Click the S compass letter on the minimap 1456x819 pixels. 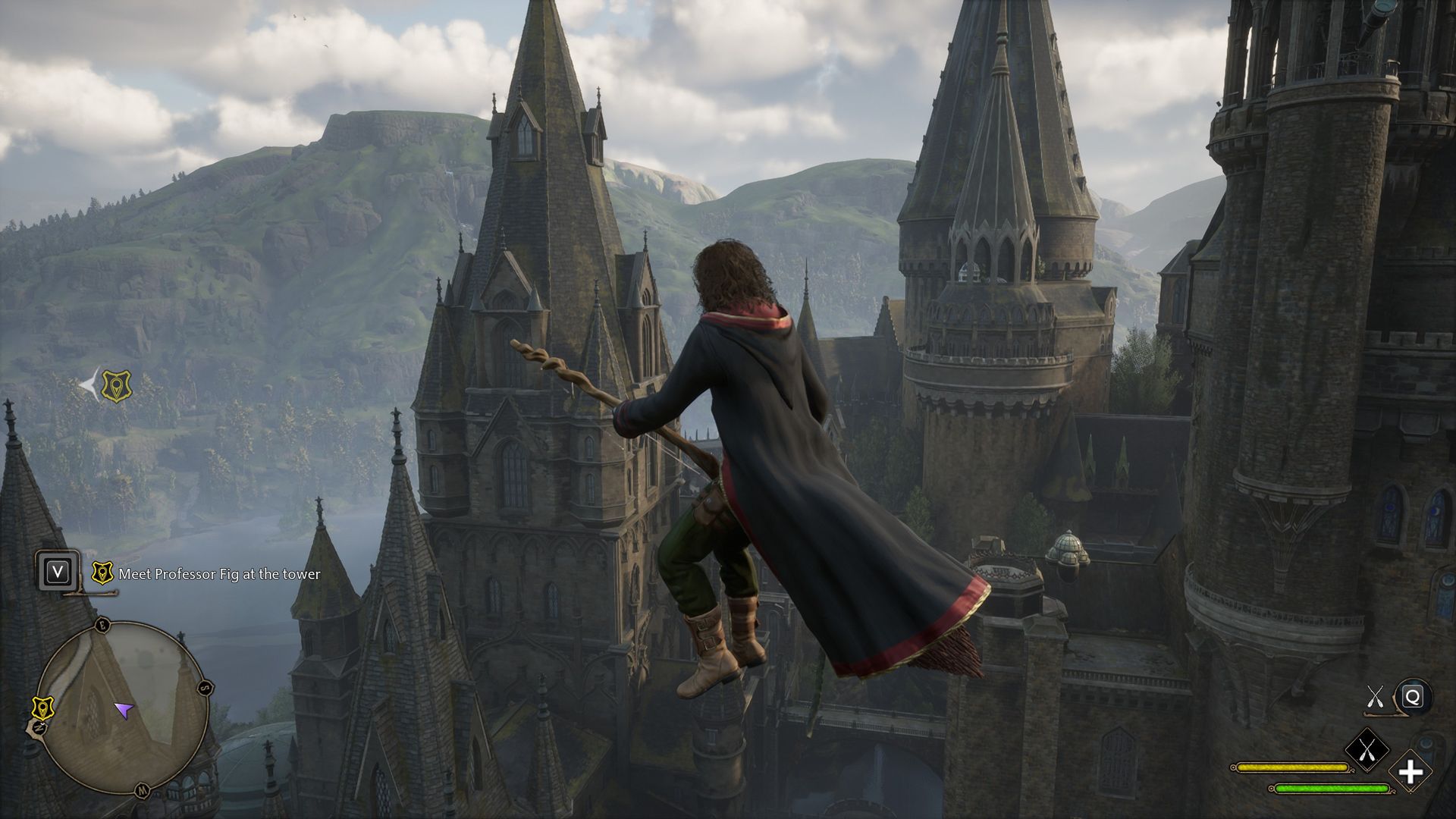[x=205, y=688]
